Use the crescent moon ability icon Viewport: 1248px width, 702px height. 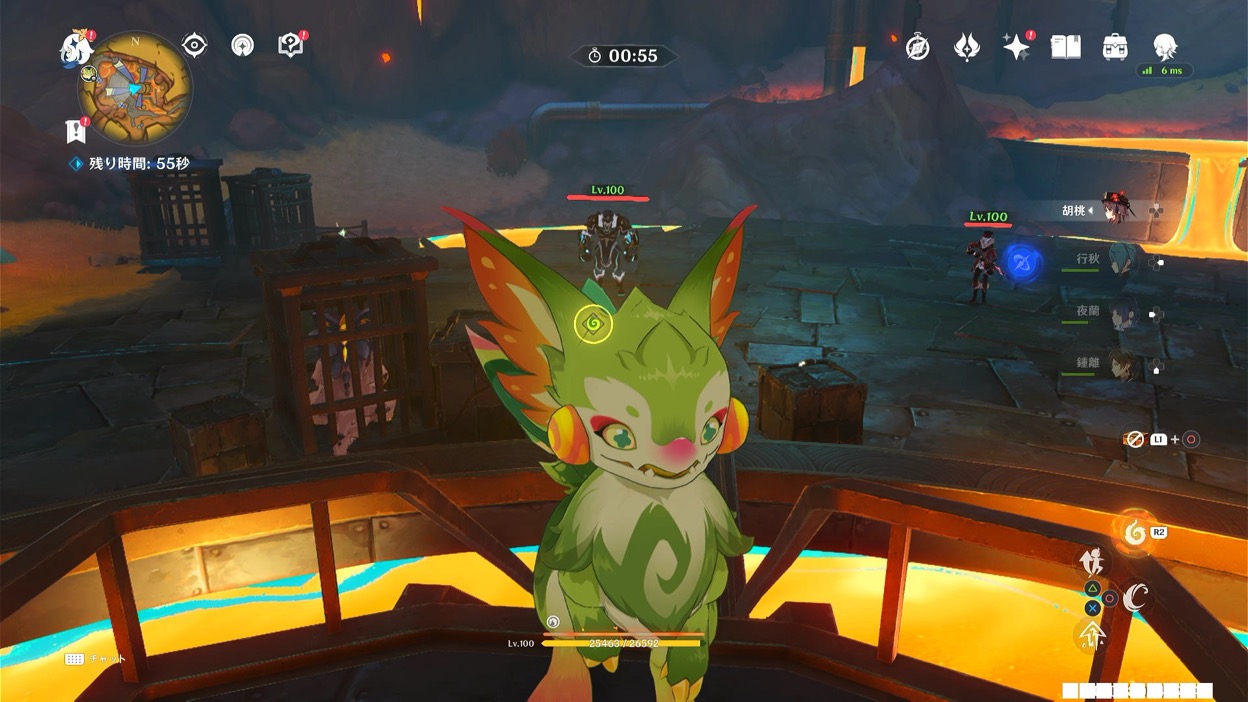coord(1135,598)
